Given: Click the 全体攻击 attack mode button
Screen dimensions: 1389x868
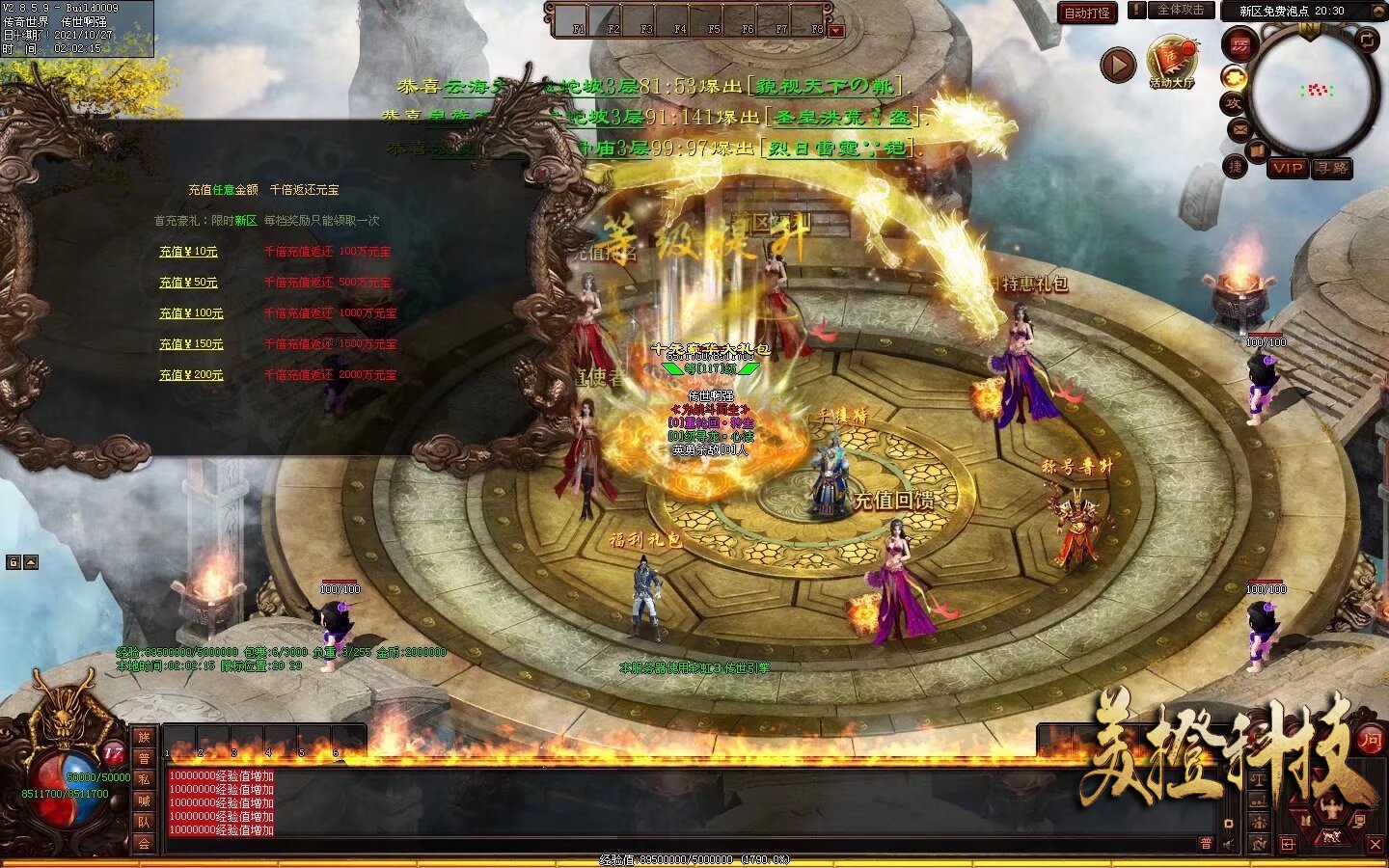Looking at the screenshot, I should coord(1180,10).
